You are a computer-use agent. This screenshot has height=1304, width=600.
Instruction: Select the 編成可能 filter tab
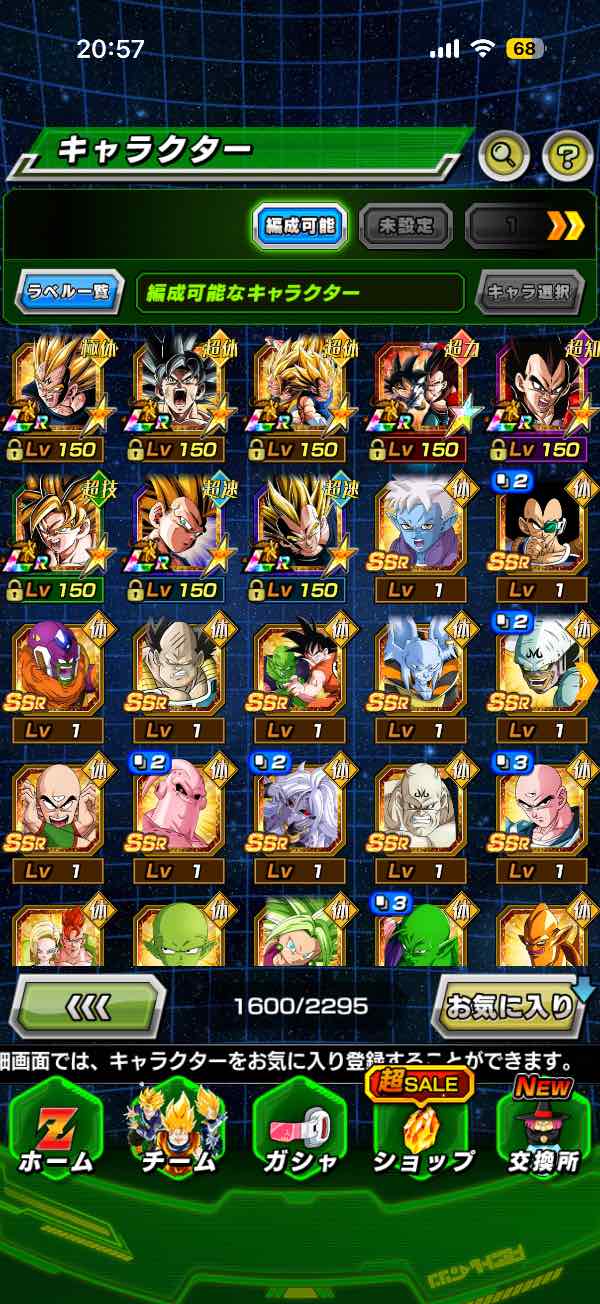(x=298, y=227)
